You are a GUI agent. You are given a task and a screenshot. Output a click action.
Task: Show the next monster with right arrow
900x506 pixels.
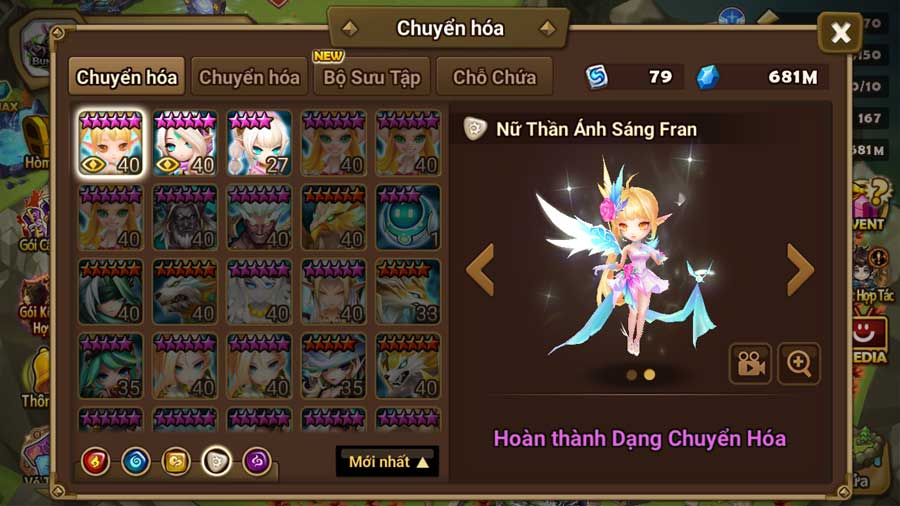tap(800, 270)
